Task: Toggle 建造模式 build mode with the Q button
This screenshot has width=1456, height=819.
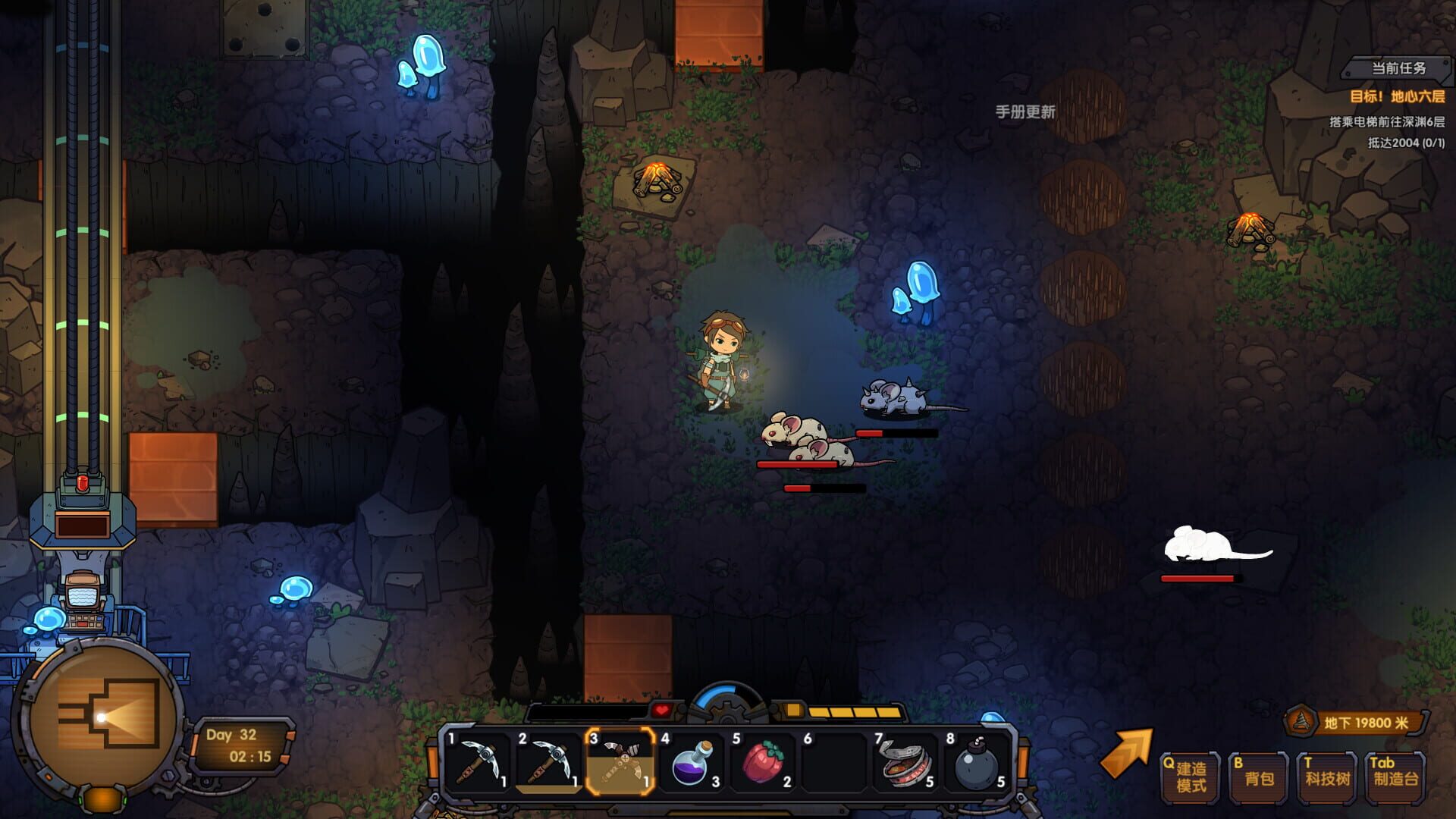Action: (1191, 775)
